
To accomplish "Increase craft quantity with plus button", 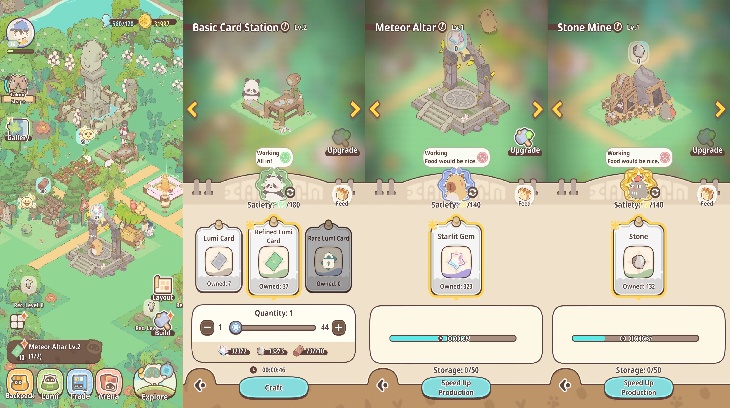I will (x=339, y=327).
